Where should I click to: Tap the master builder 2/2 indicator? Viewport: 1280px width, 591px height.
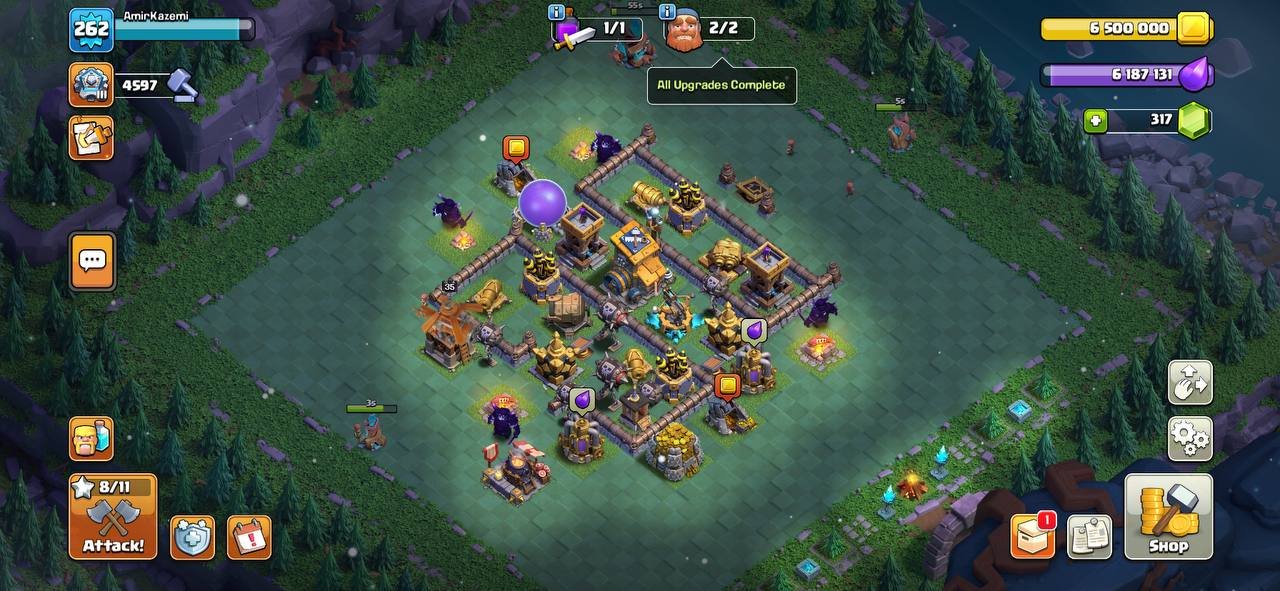(710, 29)
